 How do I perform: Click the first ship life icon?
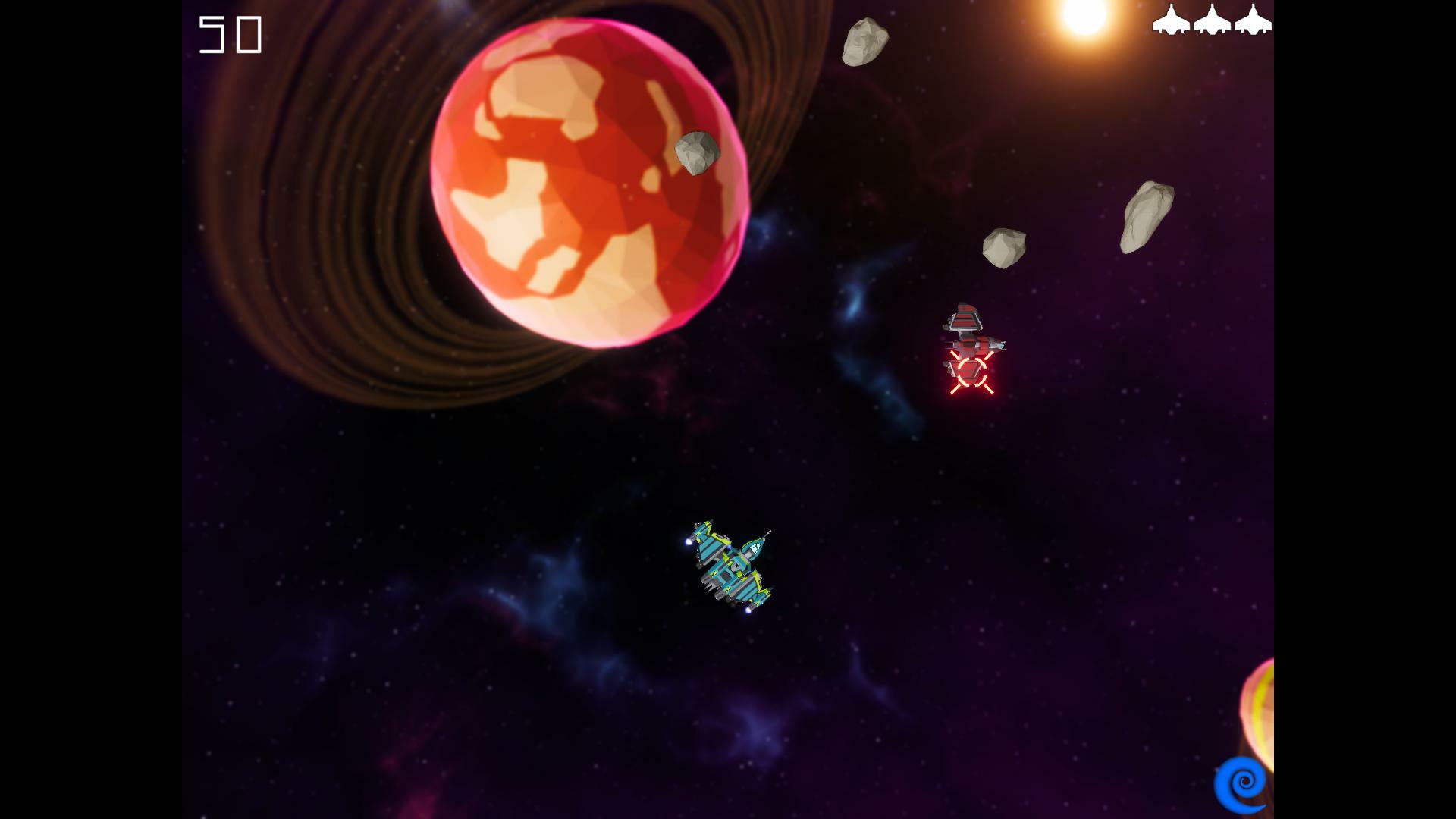click(1172, 21)
